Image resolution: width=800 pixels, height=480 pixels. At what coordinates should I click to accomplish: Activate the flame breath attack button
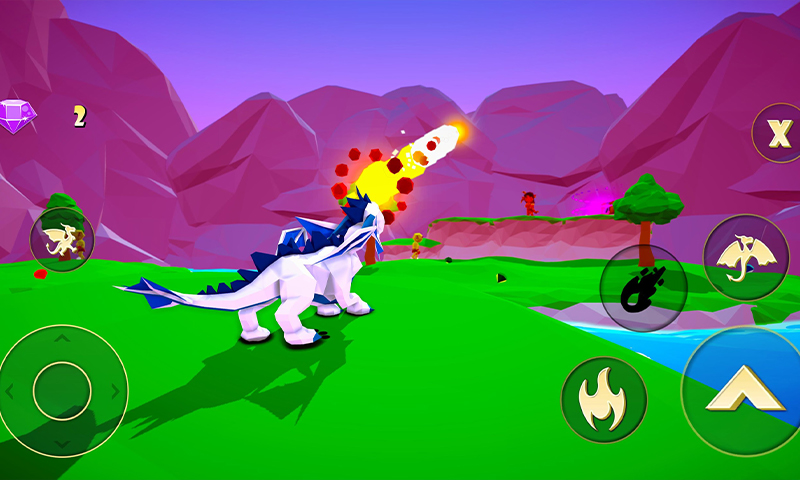click(x=604, y=400)
